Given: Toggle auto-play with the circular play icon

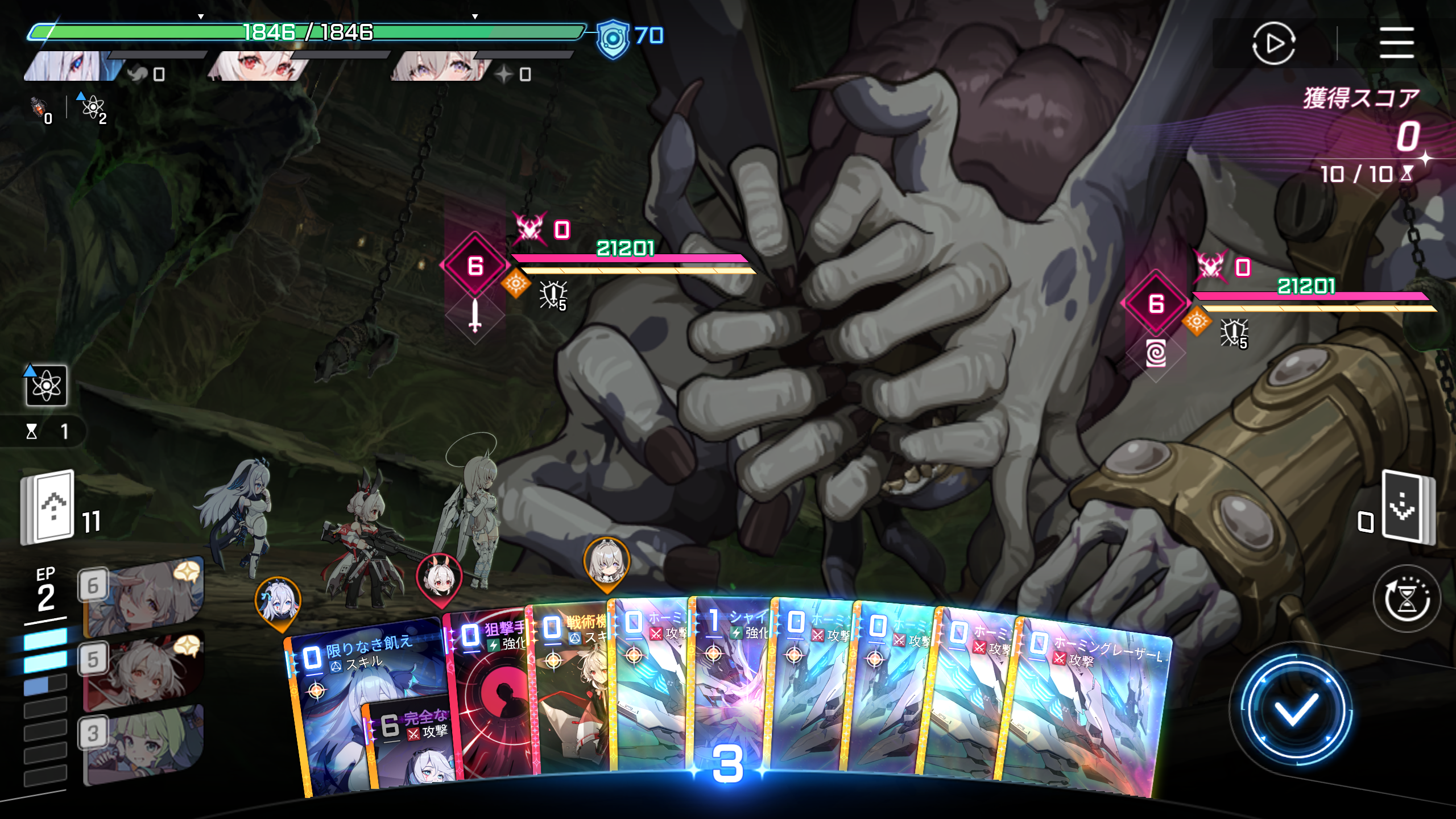Looking at the screenshot, I should coord(1273,43).
